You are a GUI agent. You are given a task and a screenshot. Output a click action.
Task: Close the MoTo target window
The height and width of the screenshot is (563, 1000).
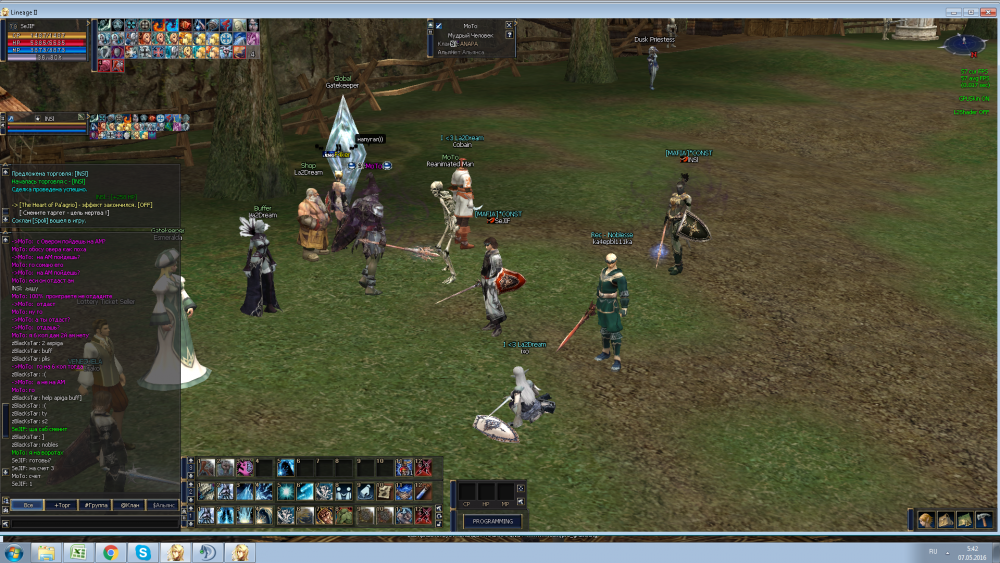tap(509, 24)
